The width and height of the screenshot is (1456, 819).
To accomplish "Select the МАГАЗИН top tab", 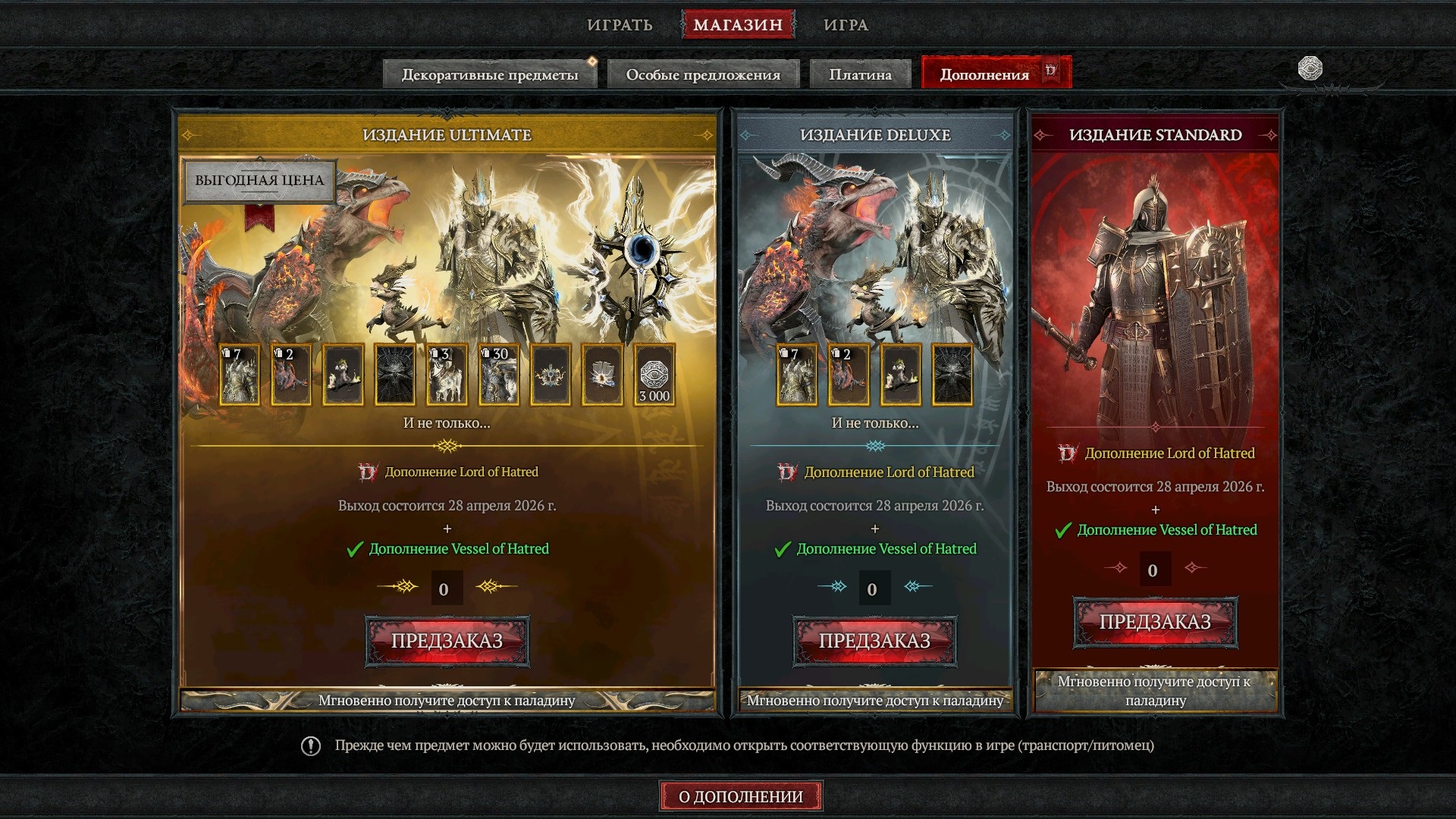I will (738, 25).
